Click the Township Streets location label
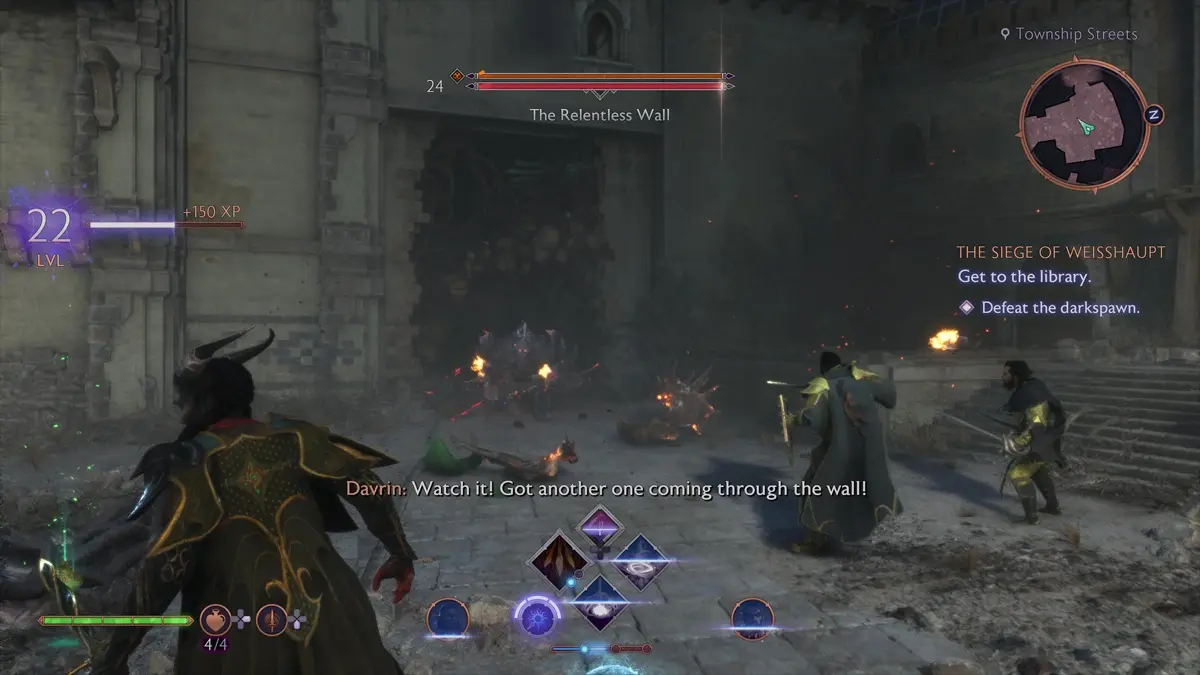Screen dimensions: 1200x675 (x=1068, y=34)
